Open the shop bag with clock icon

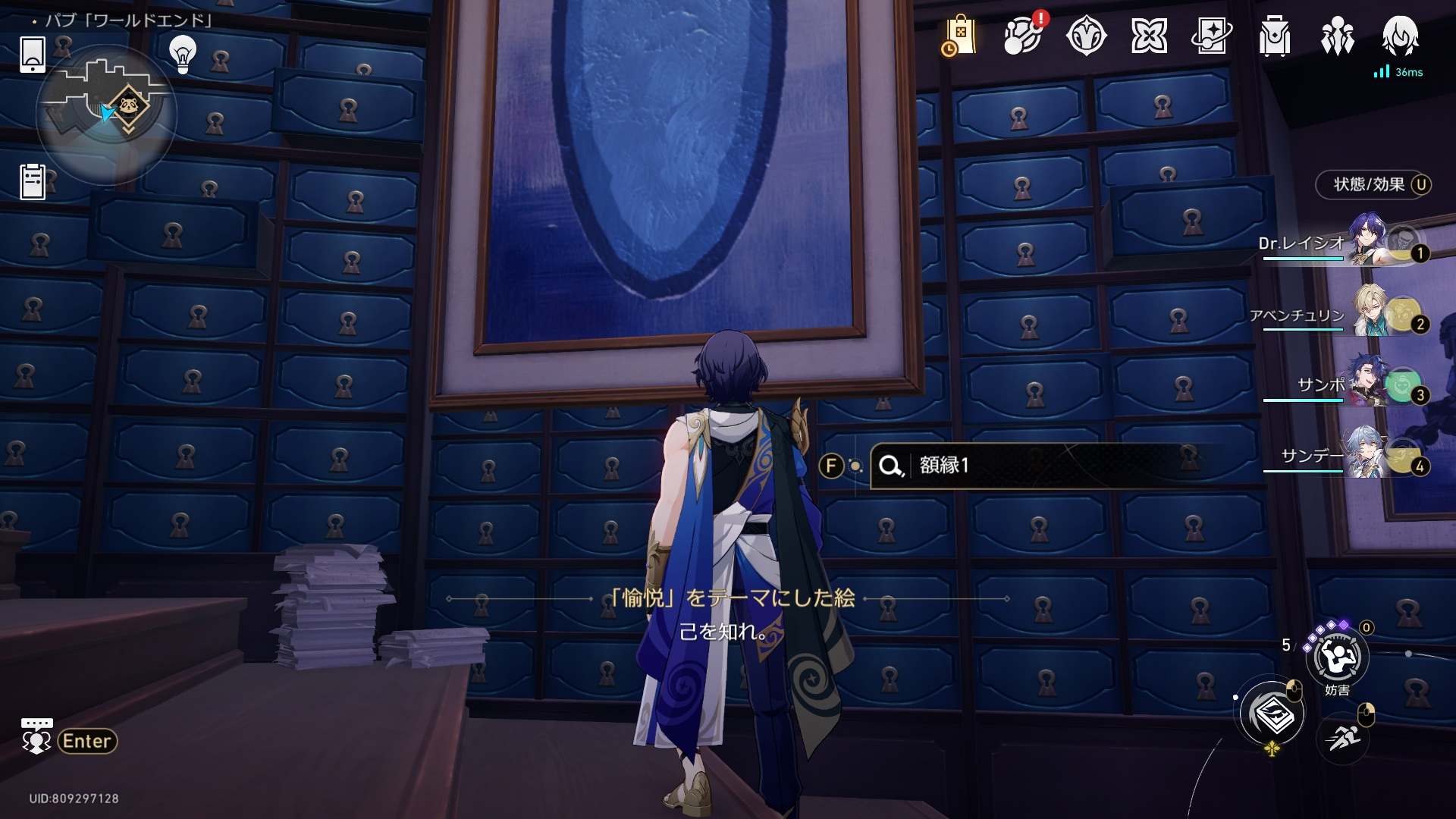(x=959, y=36)
